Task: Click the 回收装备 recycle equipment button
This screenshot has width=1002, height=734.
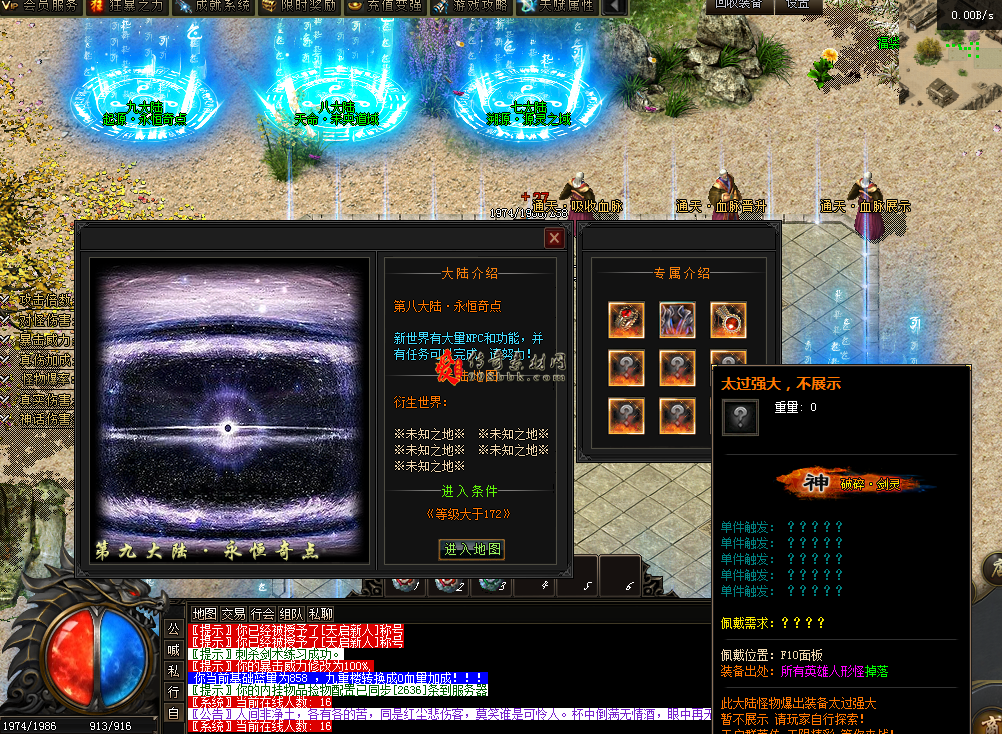Action: (739, 5)
